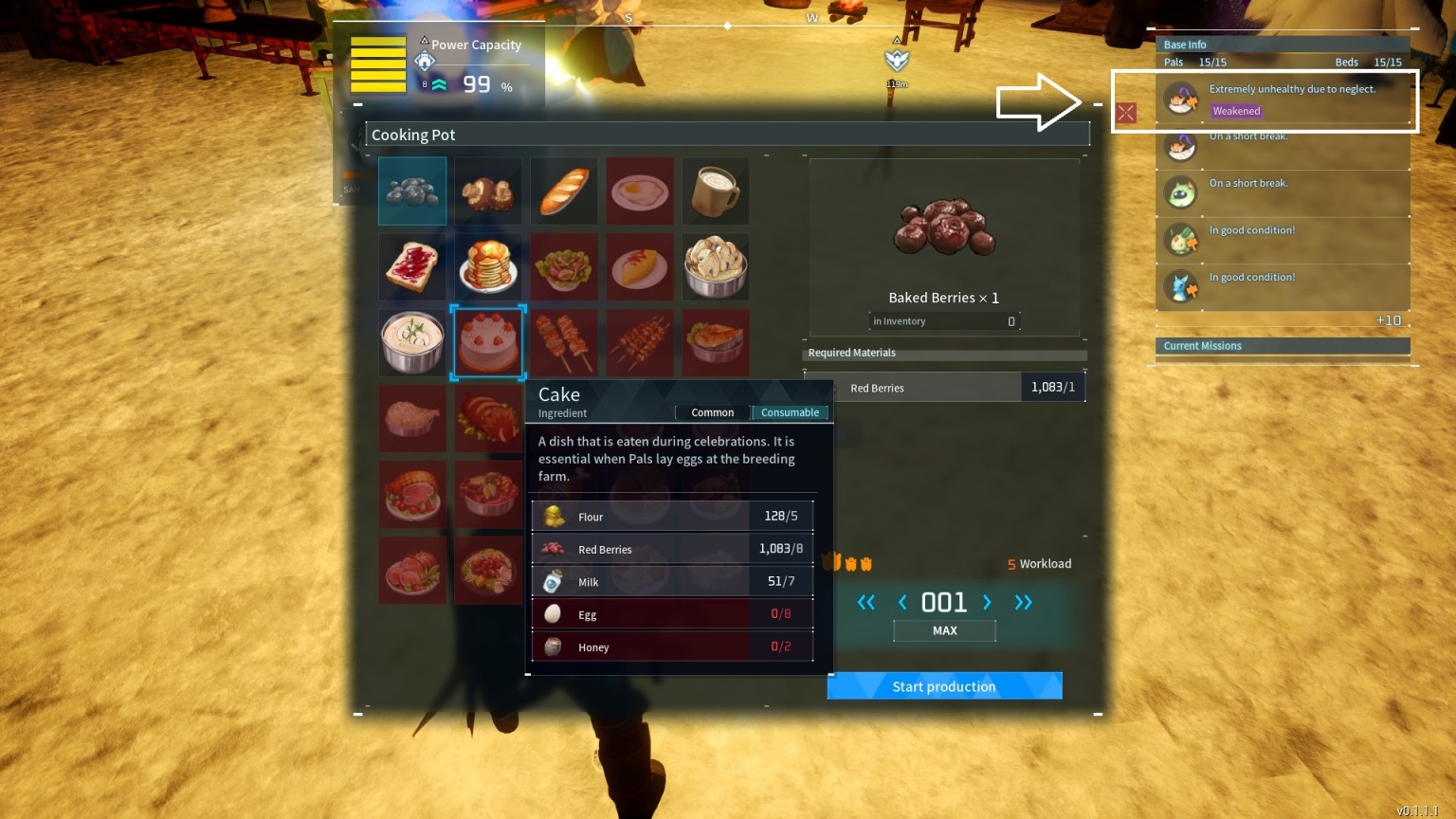Select the Baked Mushrooms recipe icon
This screenshot has height=819, width=1456.
[x=488, y=191]
